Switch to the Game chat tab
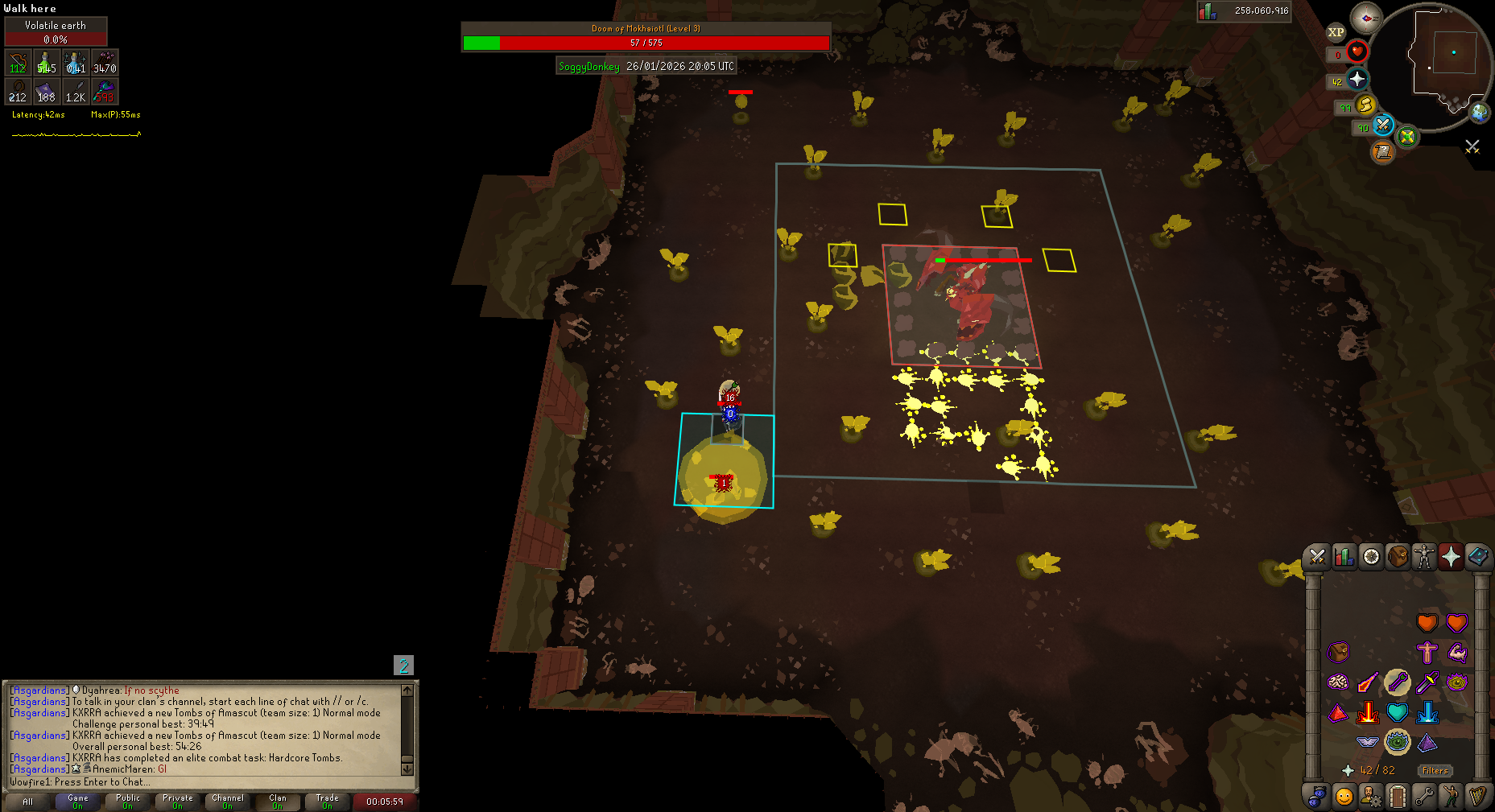 78,802
